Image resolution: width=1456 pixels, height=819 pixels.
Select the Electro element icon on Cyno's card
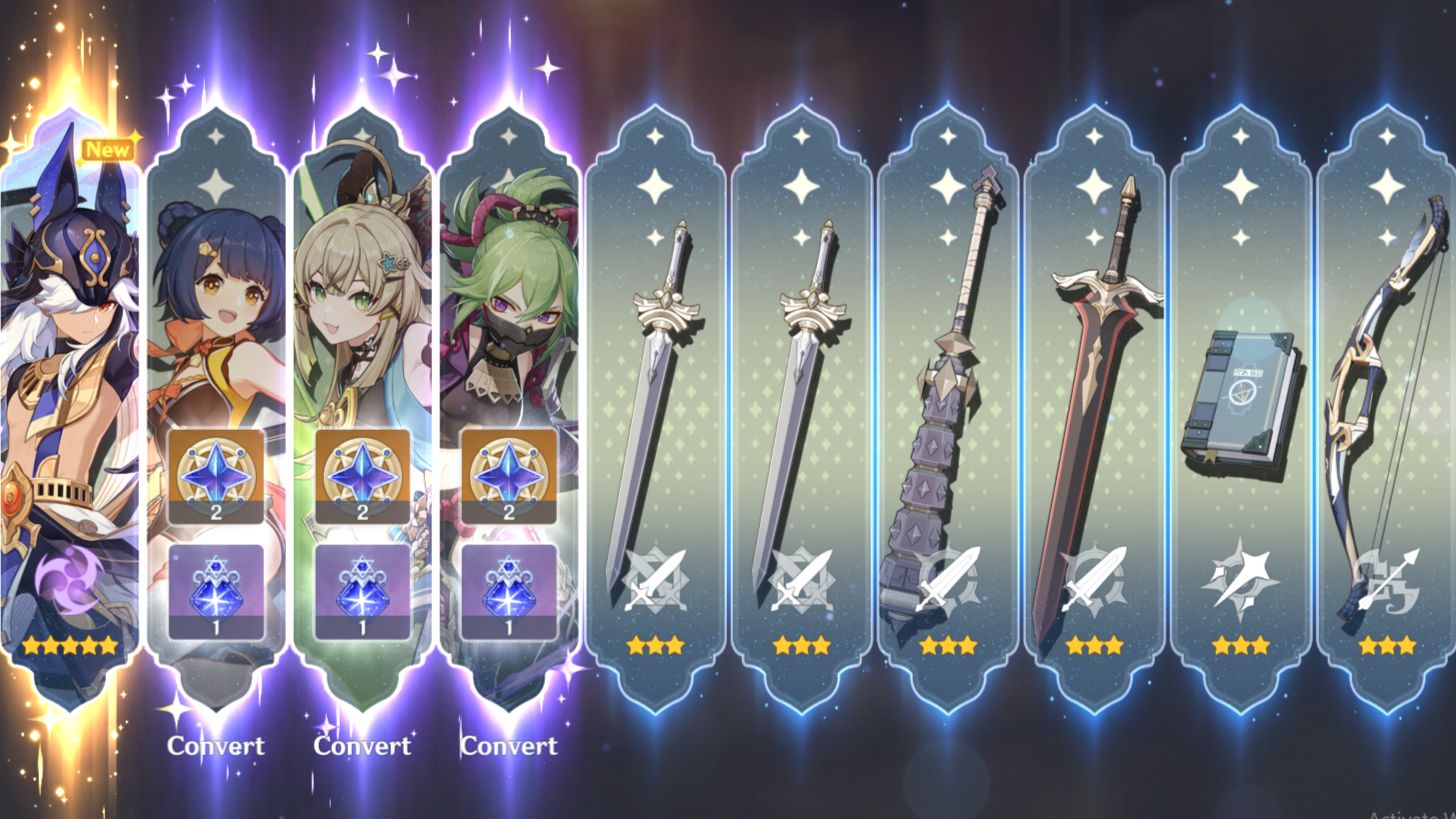coord(71,578)
